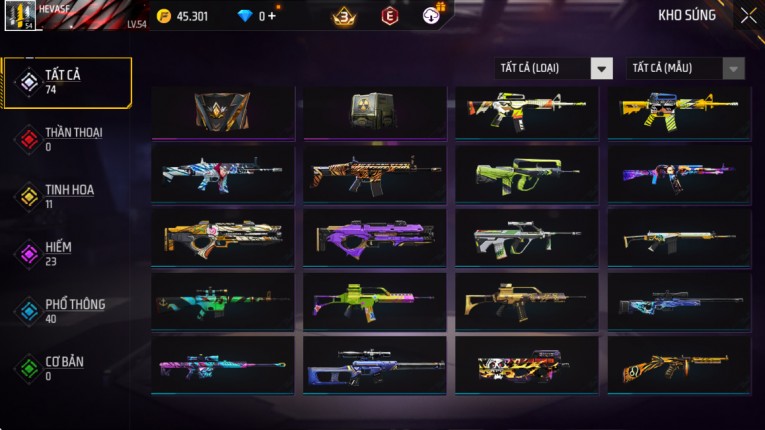Click the red hexagon E icon

(x=389, y=16)
